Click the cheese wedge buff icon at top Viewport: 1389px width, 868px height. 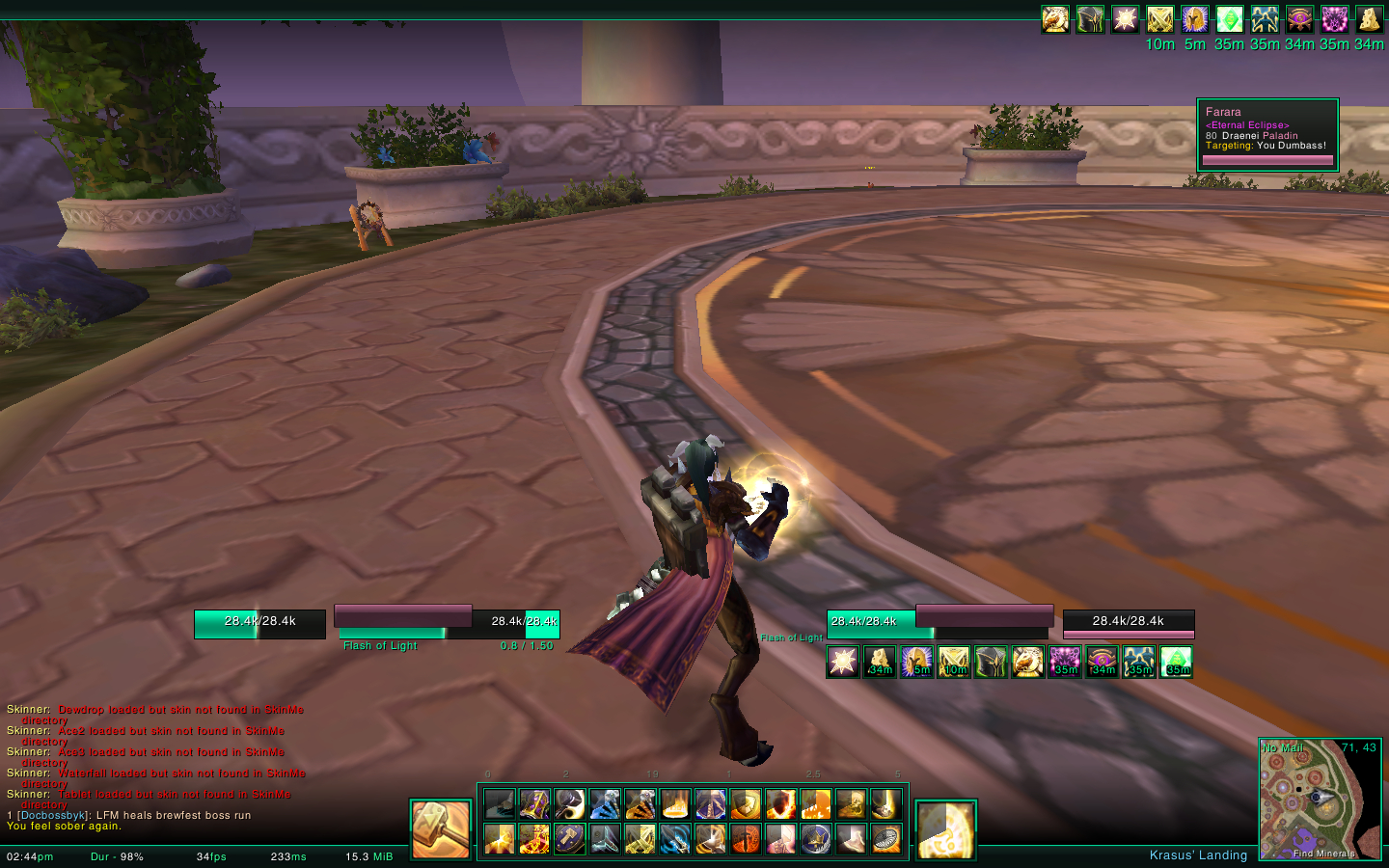(x=1369, y=19)
